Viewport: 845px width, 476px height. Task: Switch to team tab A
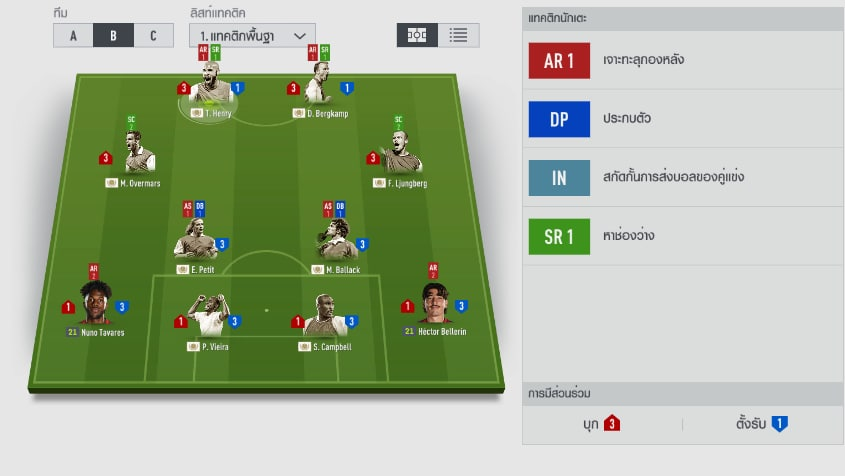click(x=73, y=35)
